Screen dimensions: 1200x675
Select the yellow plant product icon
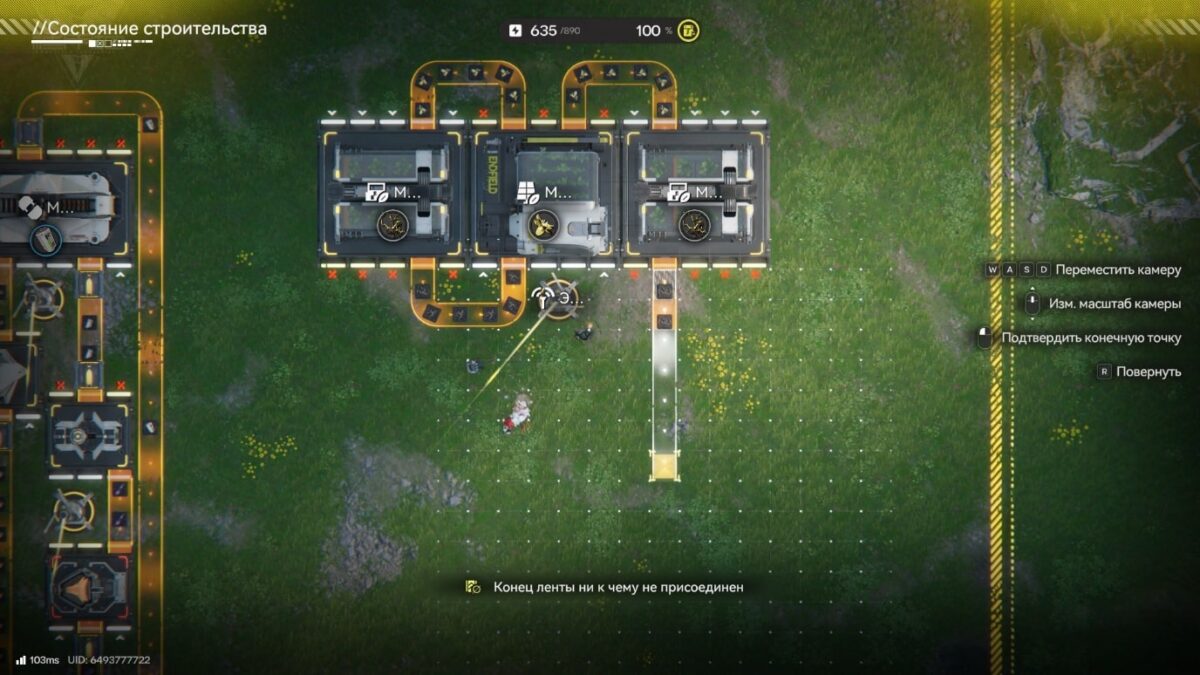pos(543,223)
